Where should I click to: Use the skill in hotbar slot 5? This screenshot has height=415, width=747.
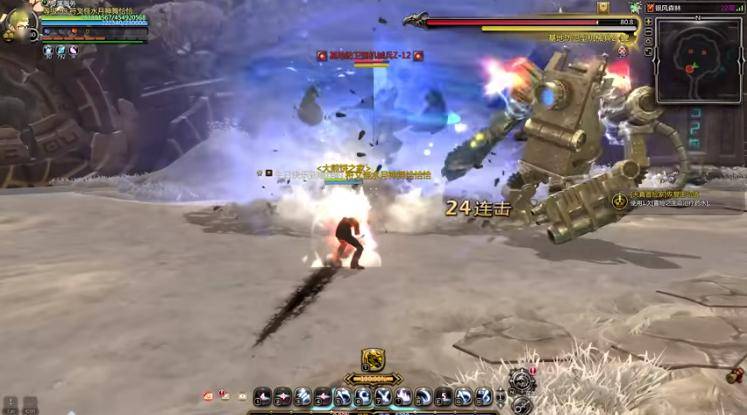[343, 397]
